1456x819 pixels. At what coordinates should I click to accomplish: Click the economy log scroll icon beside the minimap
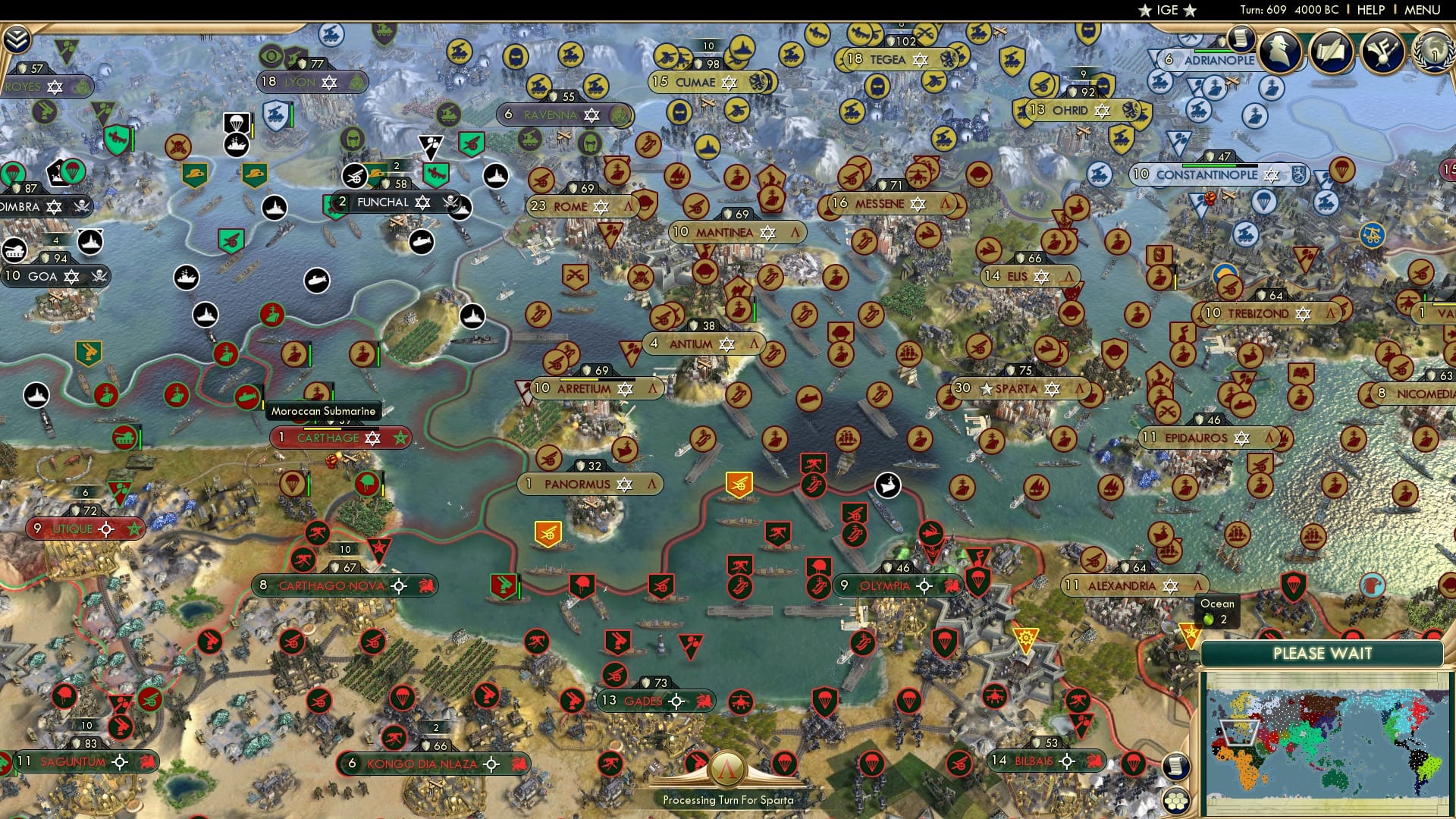click(1176, 767)
